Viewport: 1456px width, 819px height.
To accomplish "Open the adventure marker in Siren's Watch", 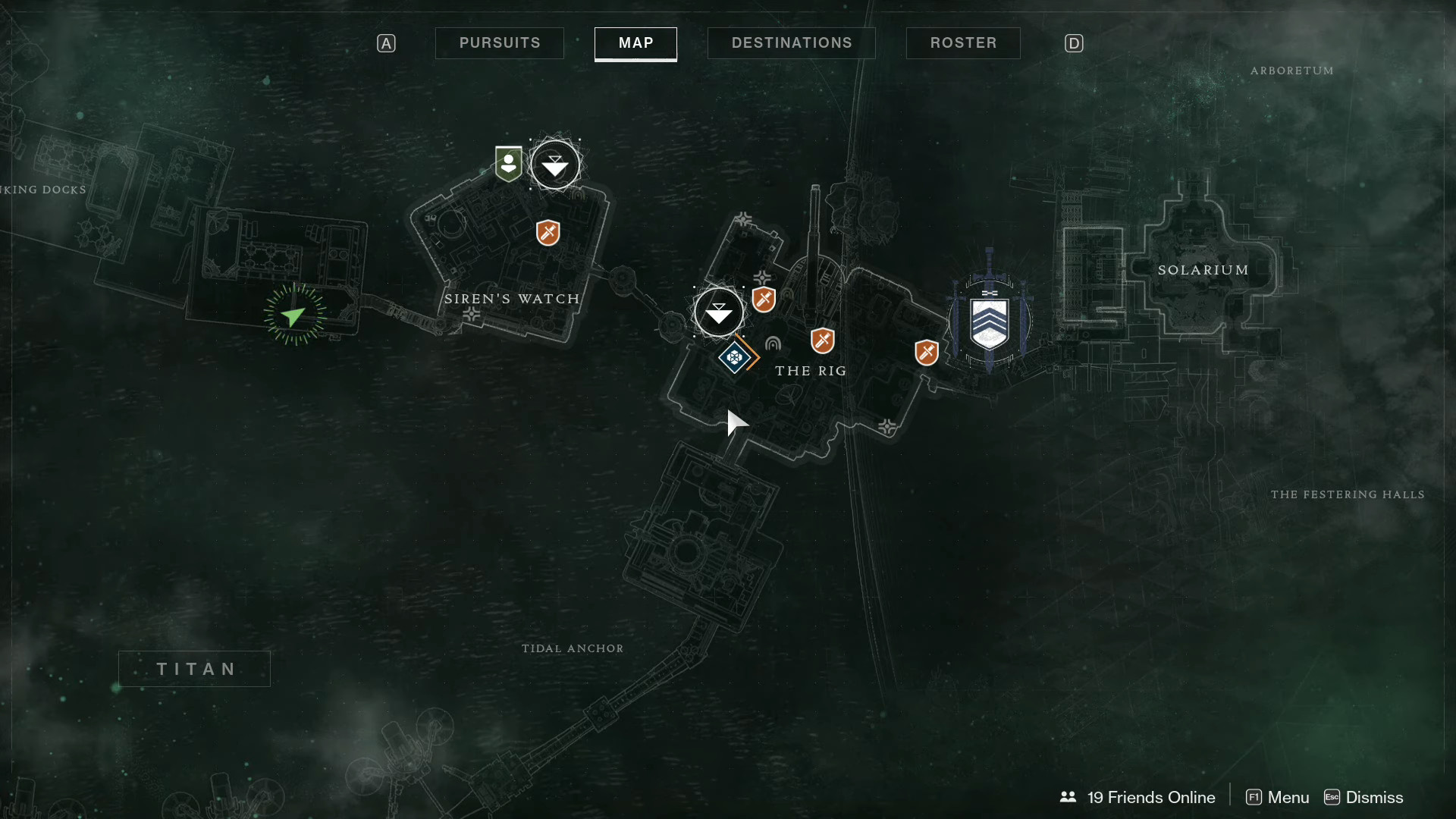I will click(548, 232).
